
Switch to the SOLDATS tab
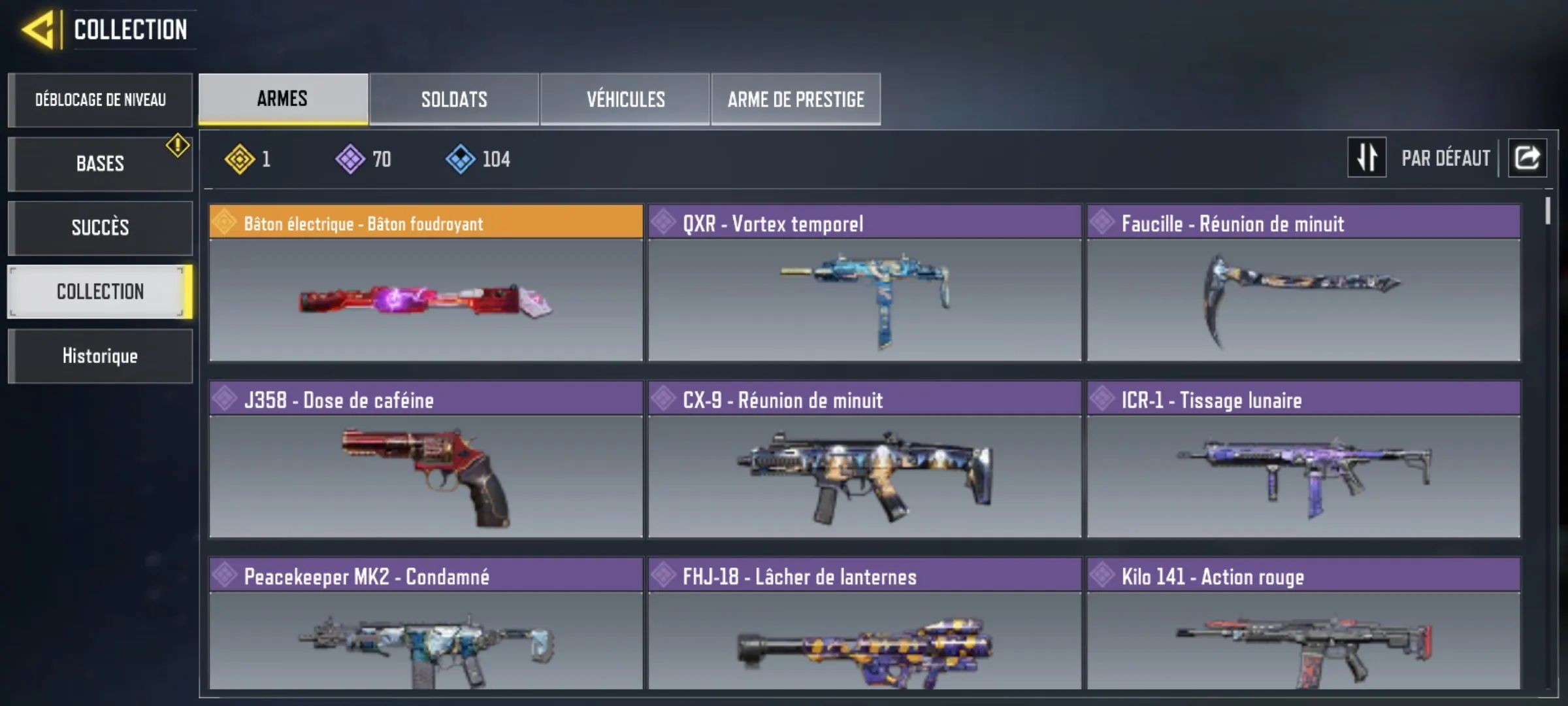(453, 99)
